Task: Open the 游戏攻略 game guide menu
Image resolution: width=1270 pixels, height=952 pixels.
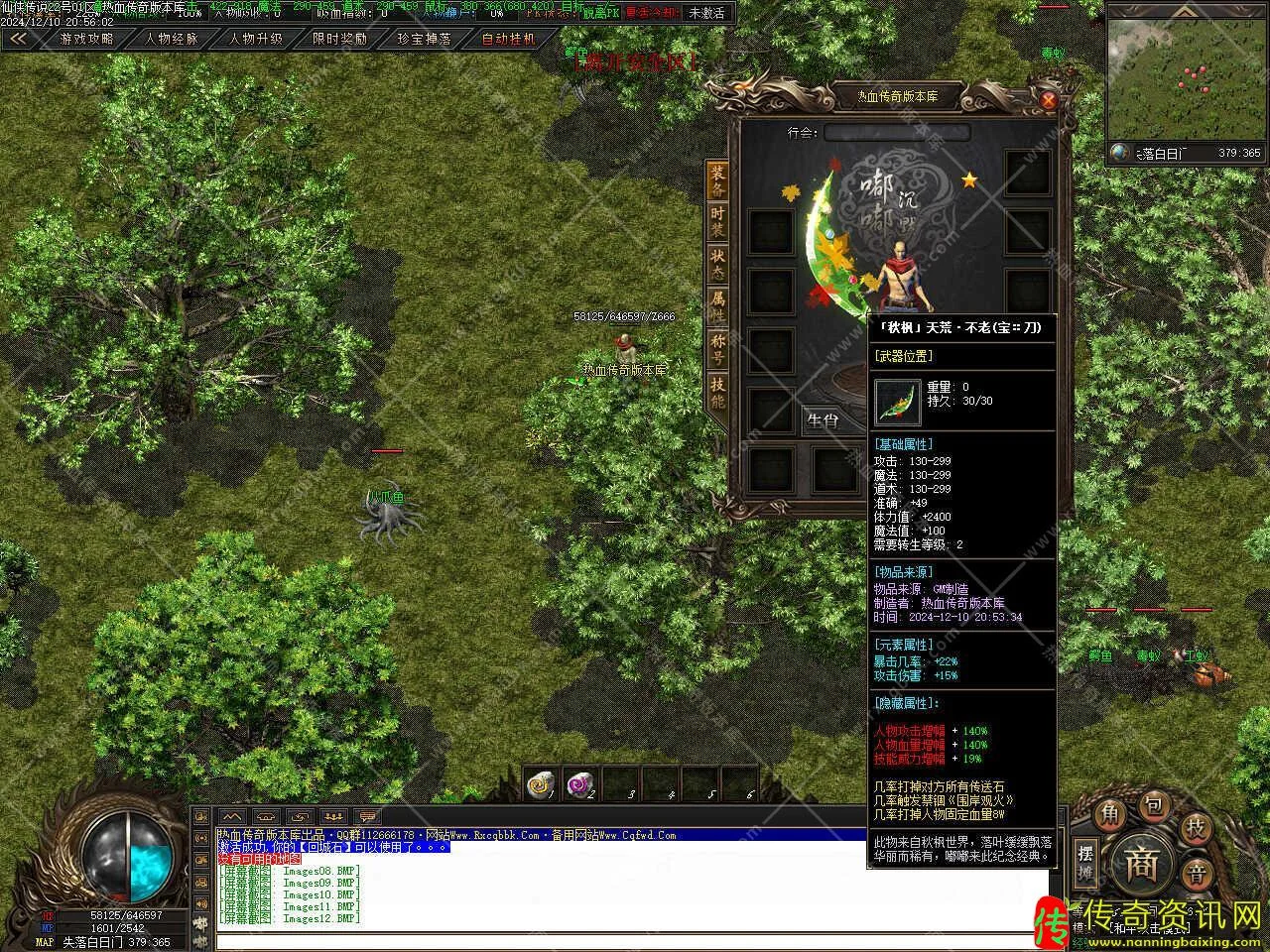Action: [x=86, y=40]
